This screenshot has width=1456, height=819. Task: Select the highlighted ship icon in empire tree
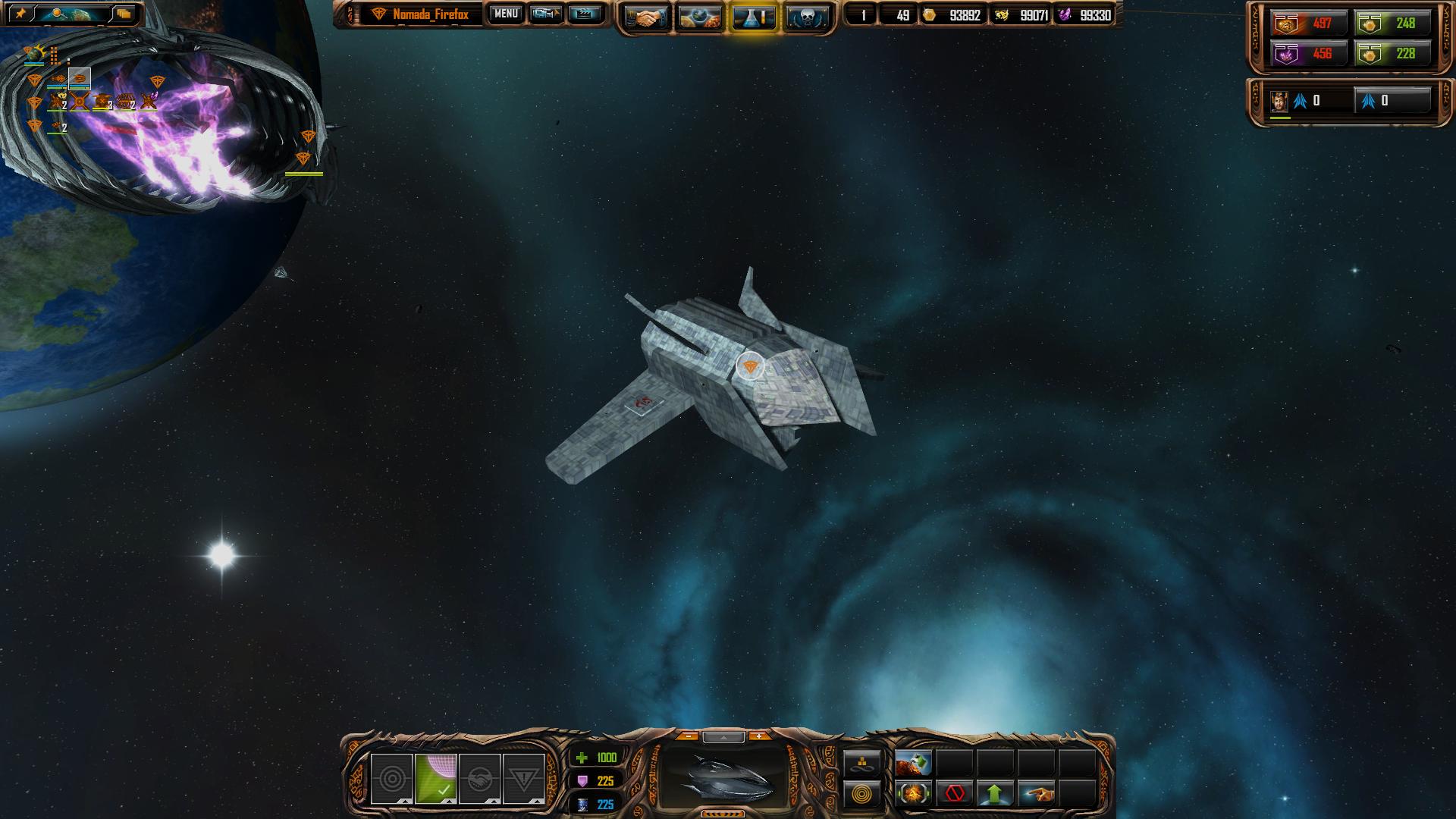click(x=80, y=78)
